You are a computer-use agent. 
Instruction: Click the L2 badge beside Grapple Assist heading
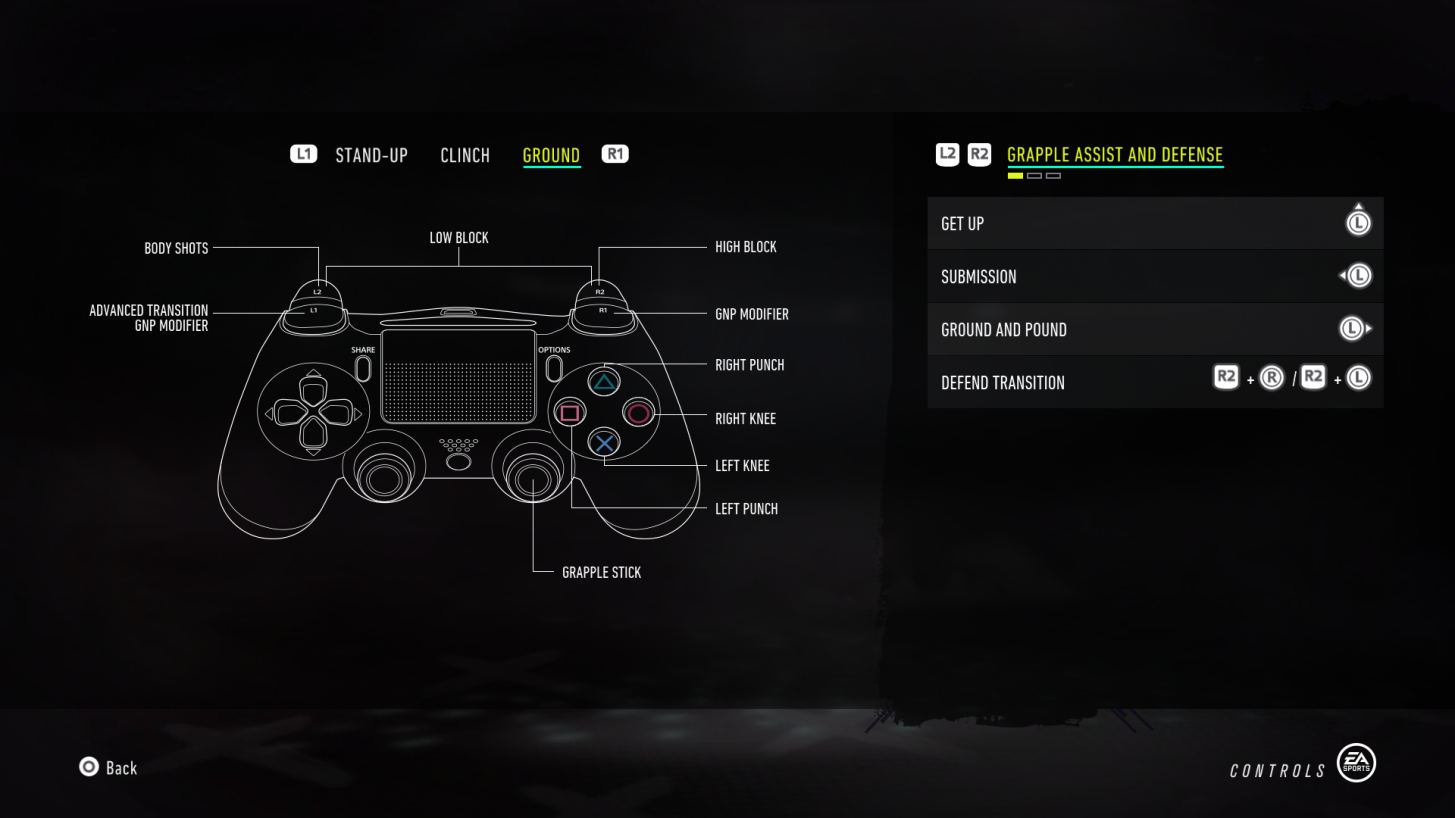[x=946, y=155]
